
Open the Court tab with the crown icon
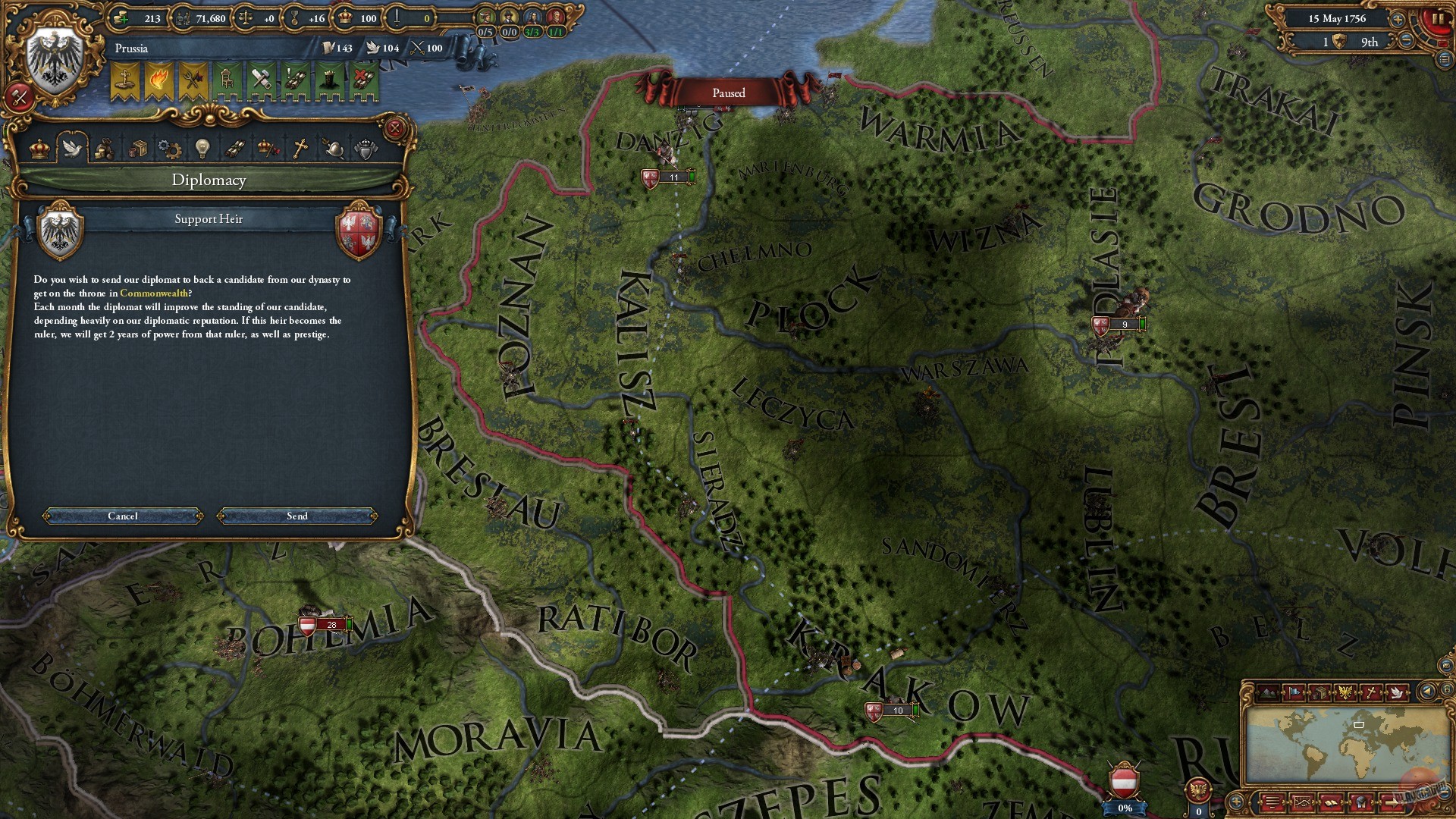click(x=39, y=149)
